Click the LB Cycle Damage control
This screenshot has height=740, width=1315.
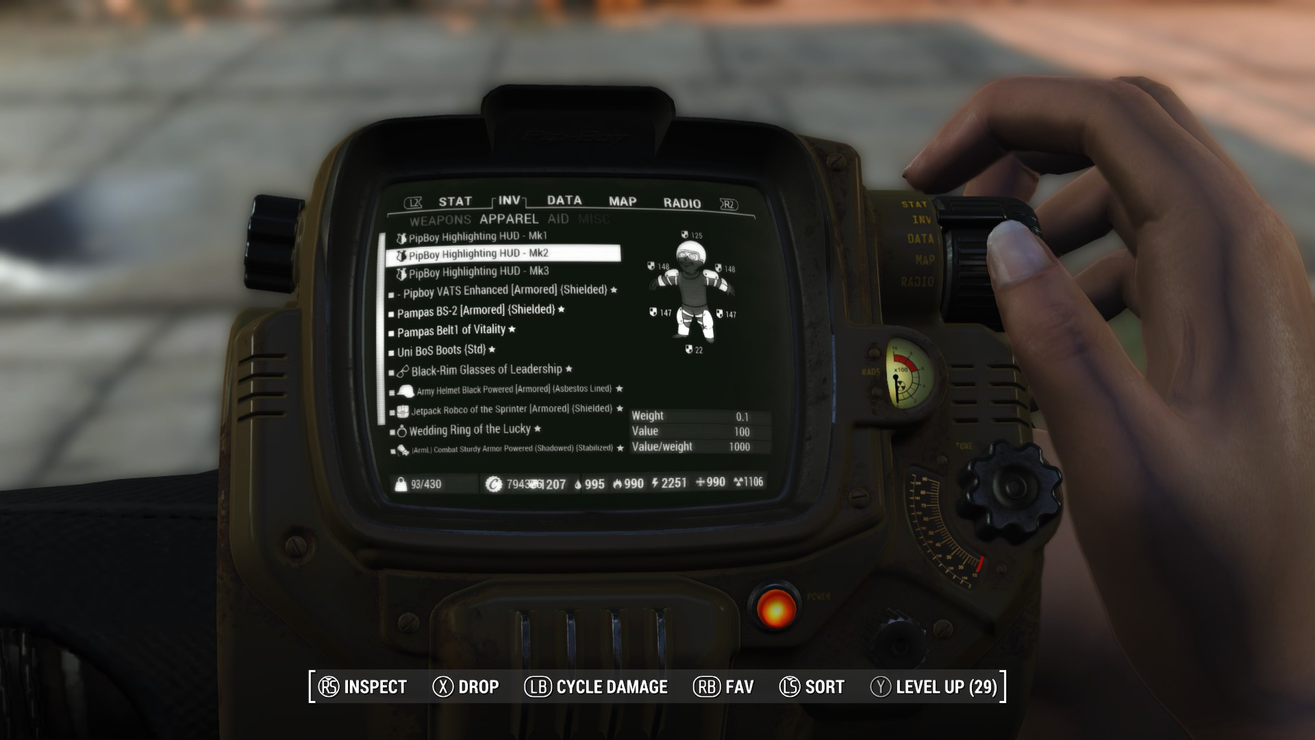[x=595, y=686]
